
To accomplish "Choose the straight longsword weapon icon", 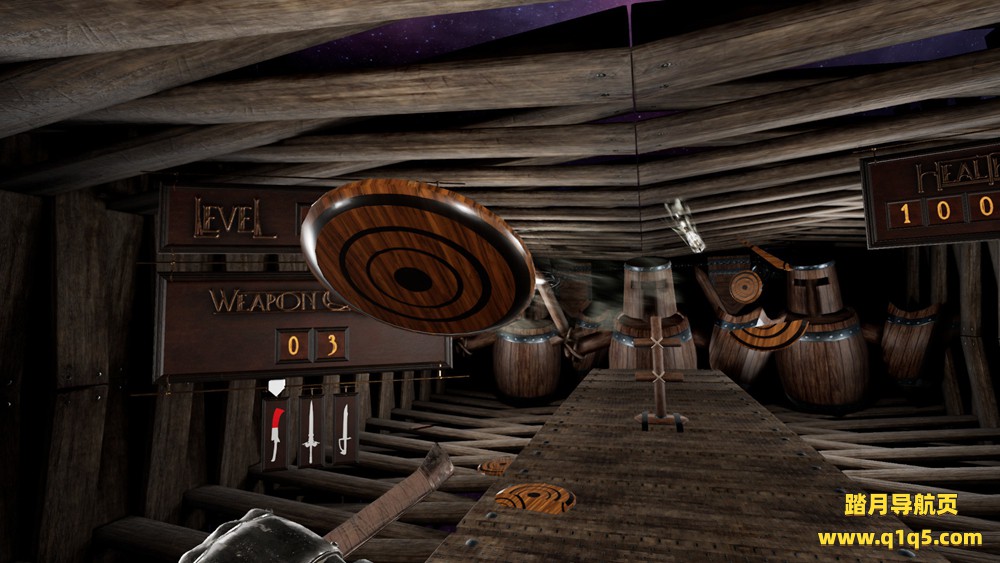I will pos(311,431).
